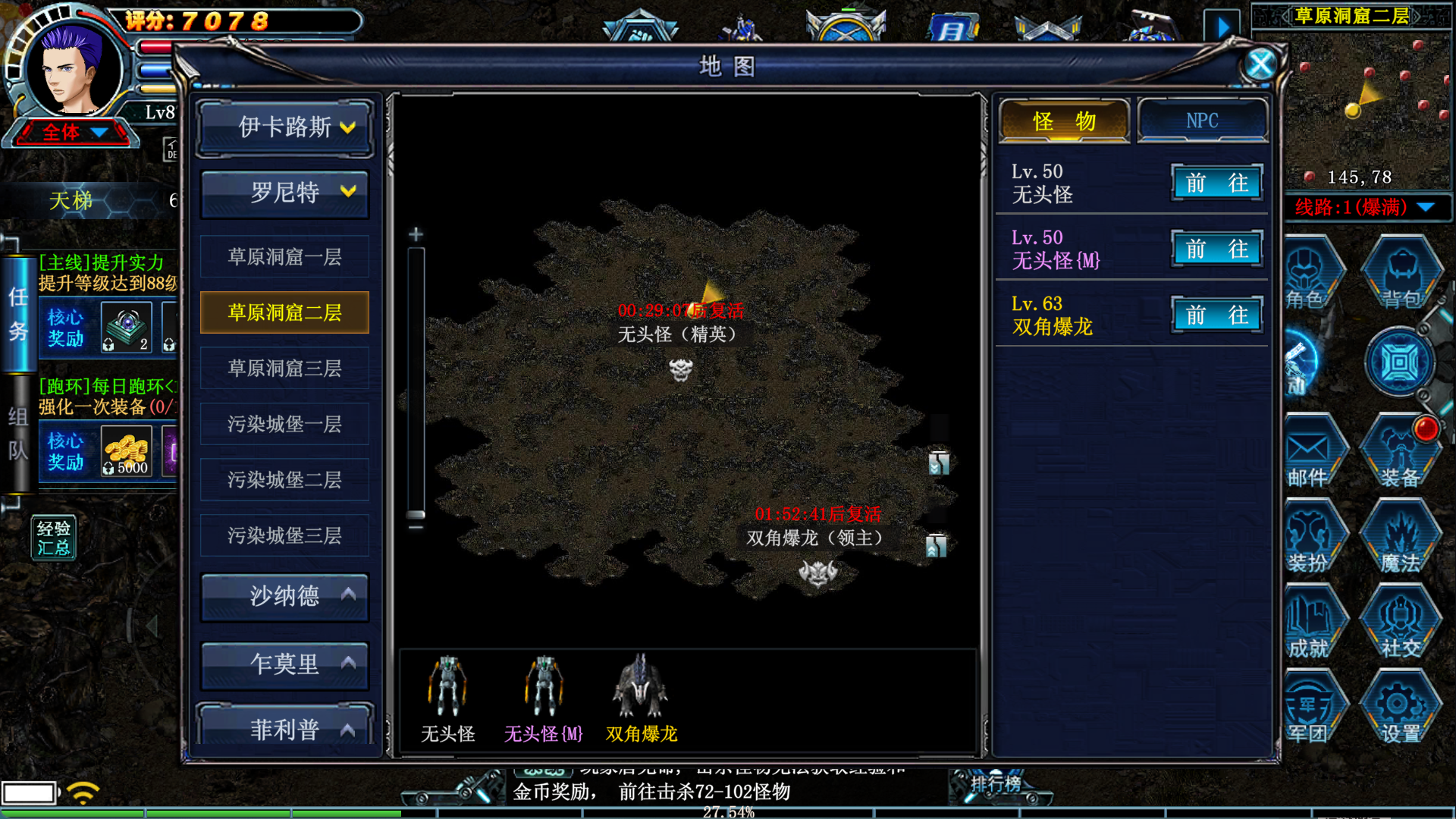Open the 污染城堡一层 map entry

coord(284,424)
